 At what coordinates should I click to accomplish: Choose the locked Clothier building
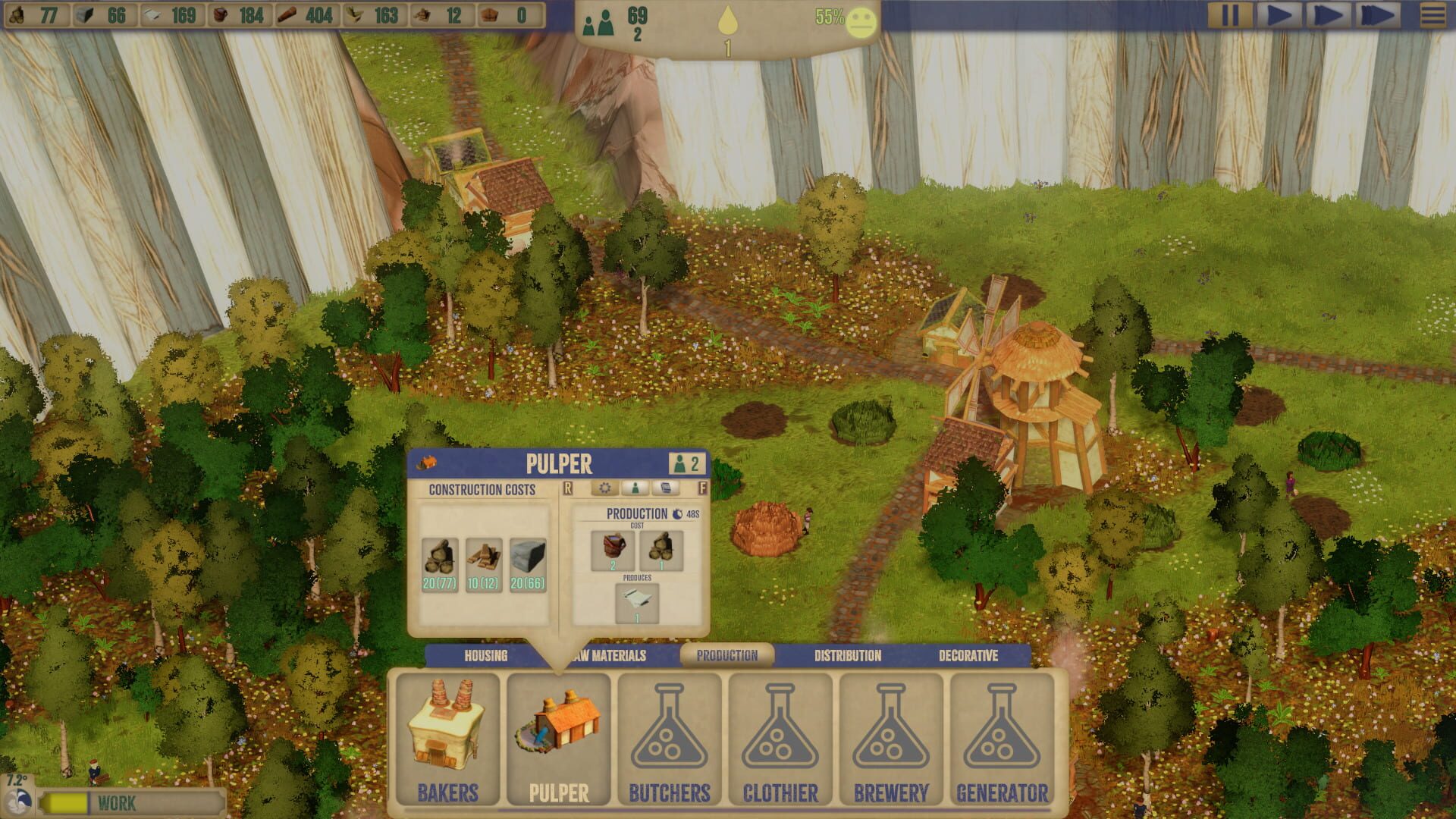pos(780,739)
